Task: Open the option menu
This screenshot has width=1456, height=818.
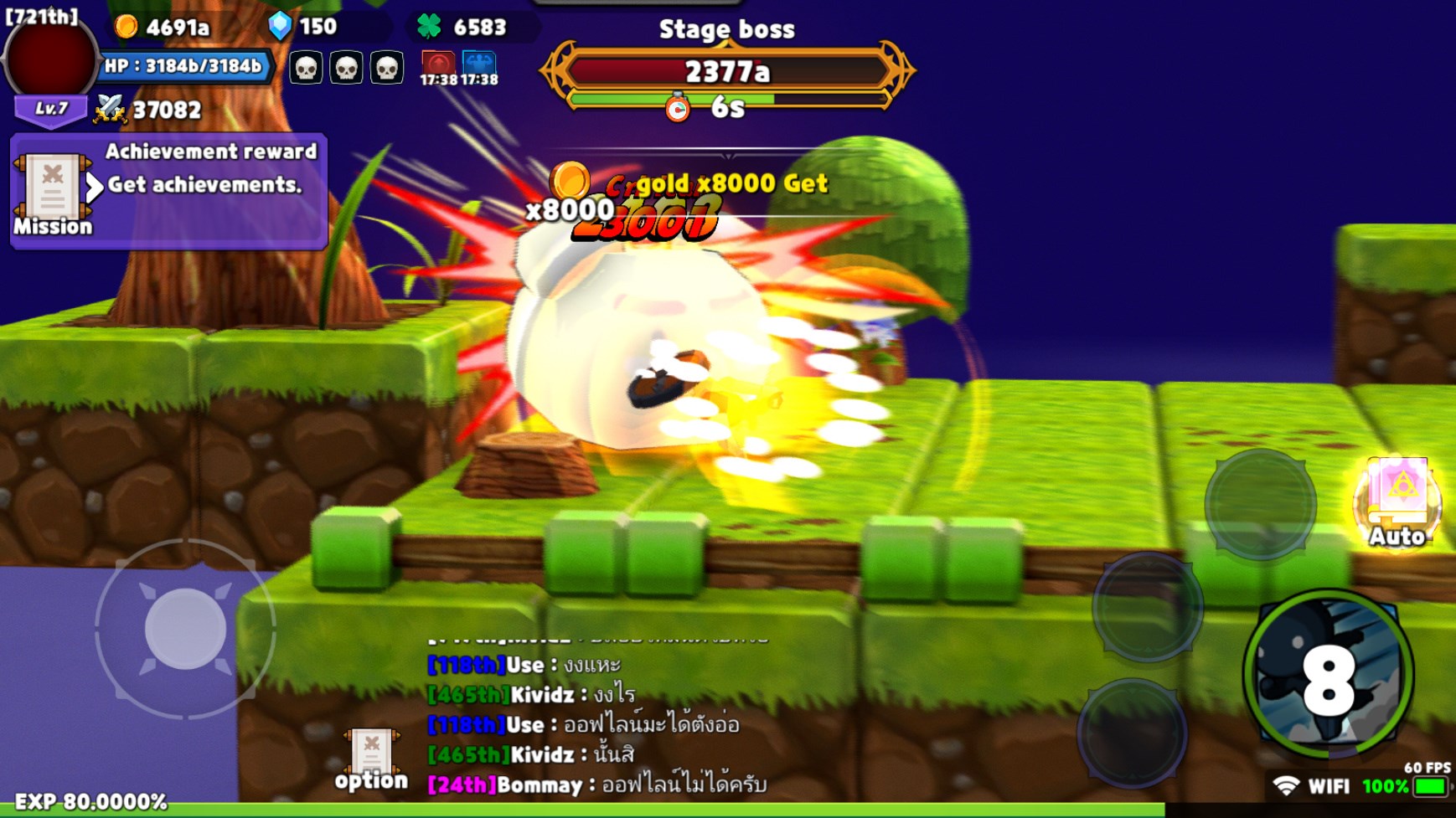Action: coord(371,759)
